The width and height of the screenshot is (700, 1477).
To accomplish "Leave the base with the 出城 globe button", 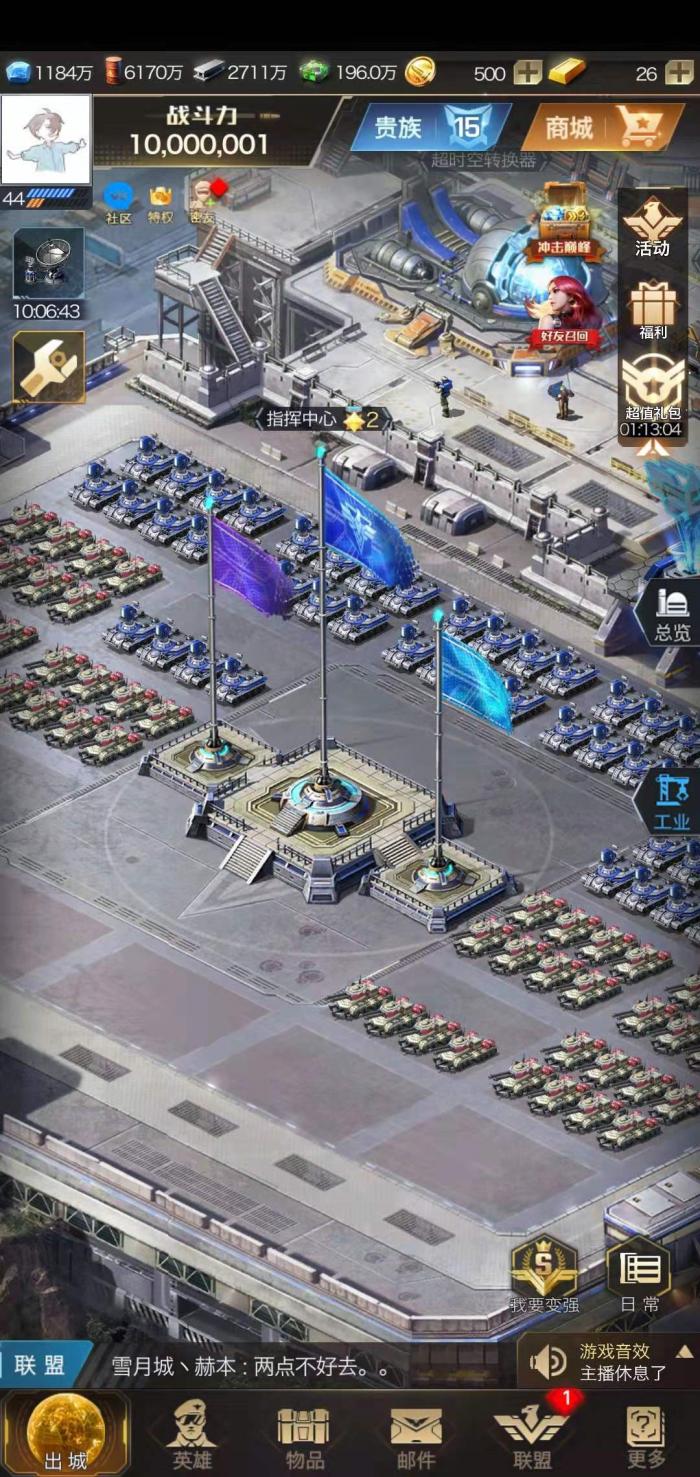I will tap(65, 1431).
